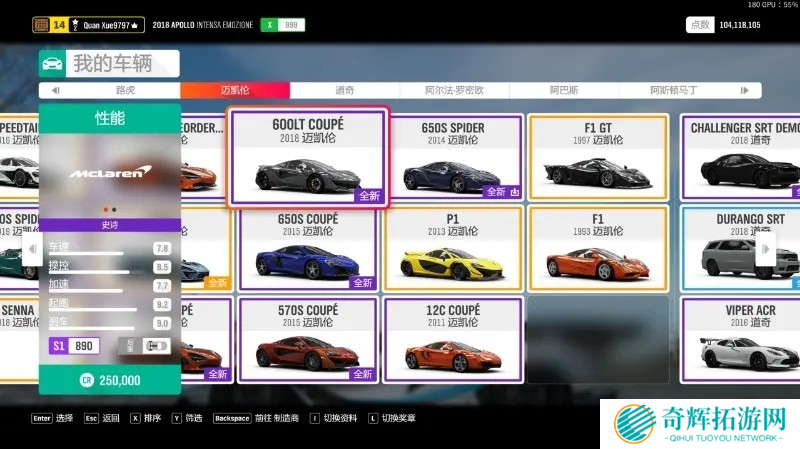Screen dimensions: 800x449
Task: Switch to 阿尔法·罗密欧 tab
Action: 454,90
